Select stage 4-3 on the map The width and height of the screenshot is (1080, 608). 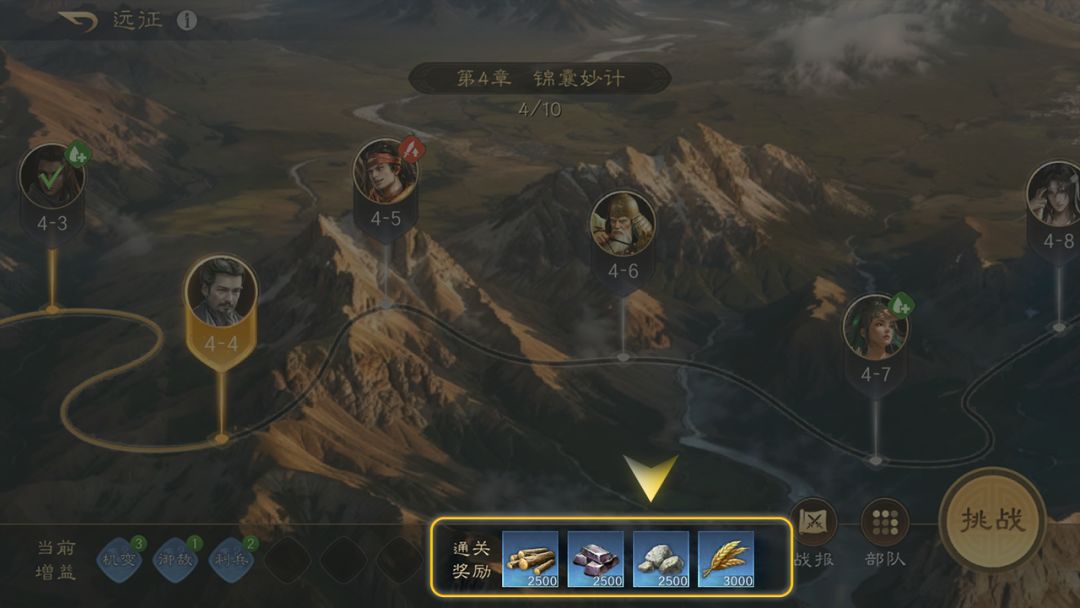52,180
